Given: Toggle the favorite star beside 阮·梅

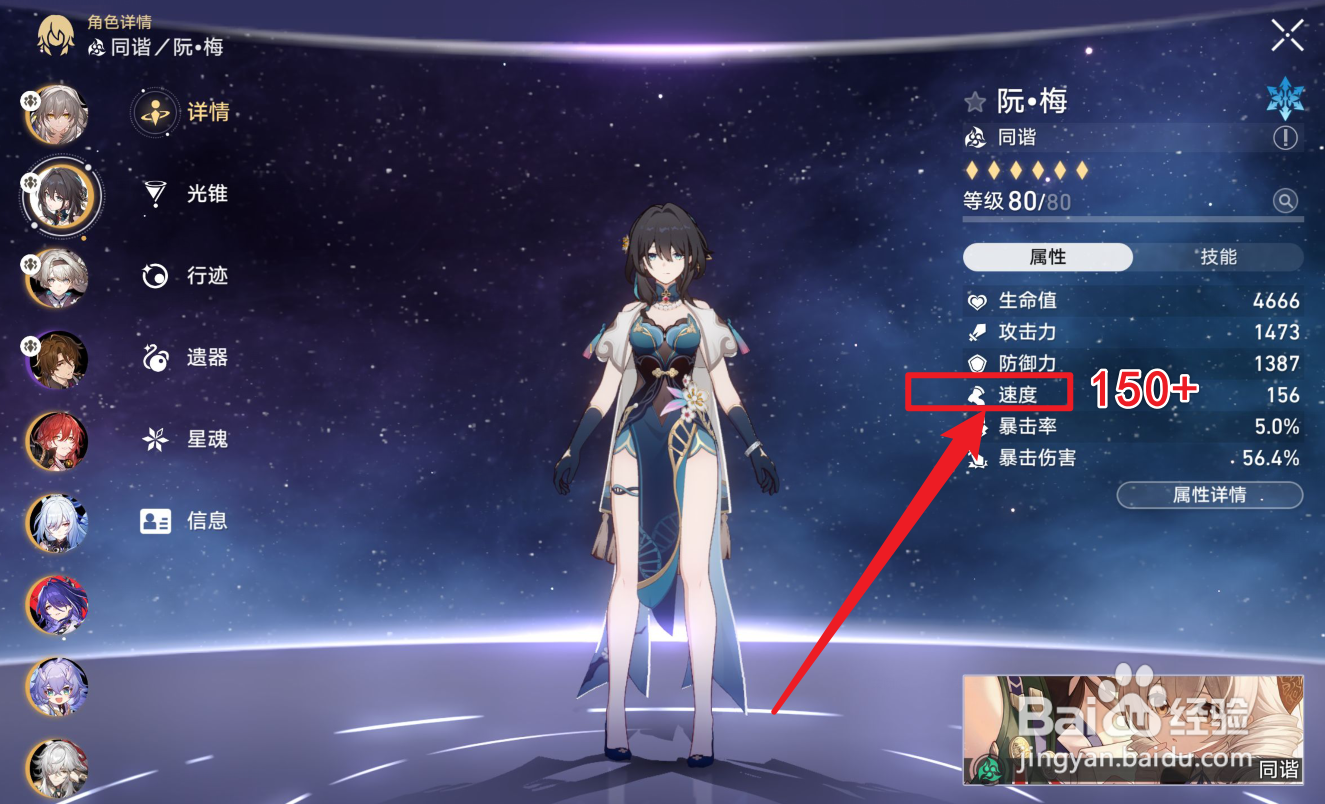Looking at the screenshot, I should point(973,100).
